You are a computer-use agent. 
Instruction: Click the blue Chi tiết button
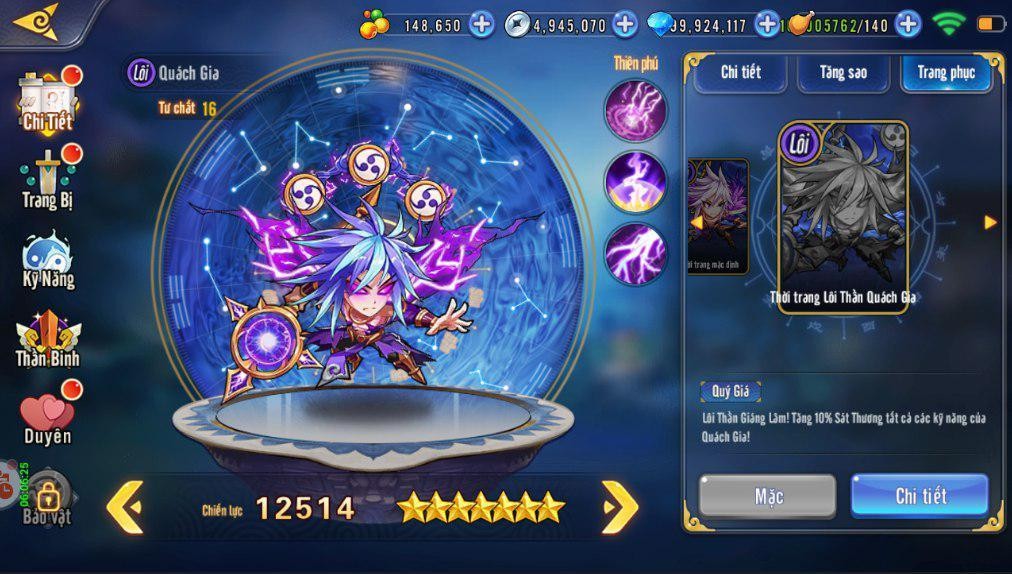(x=919, y=496)
